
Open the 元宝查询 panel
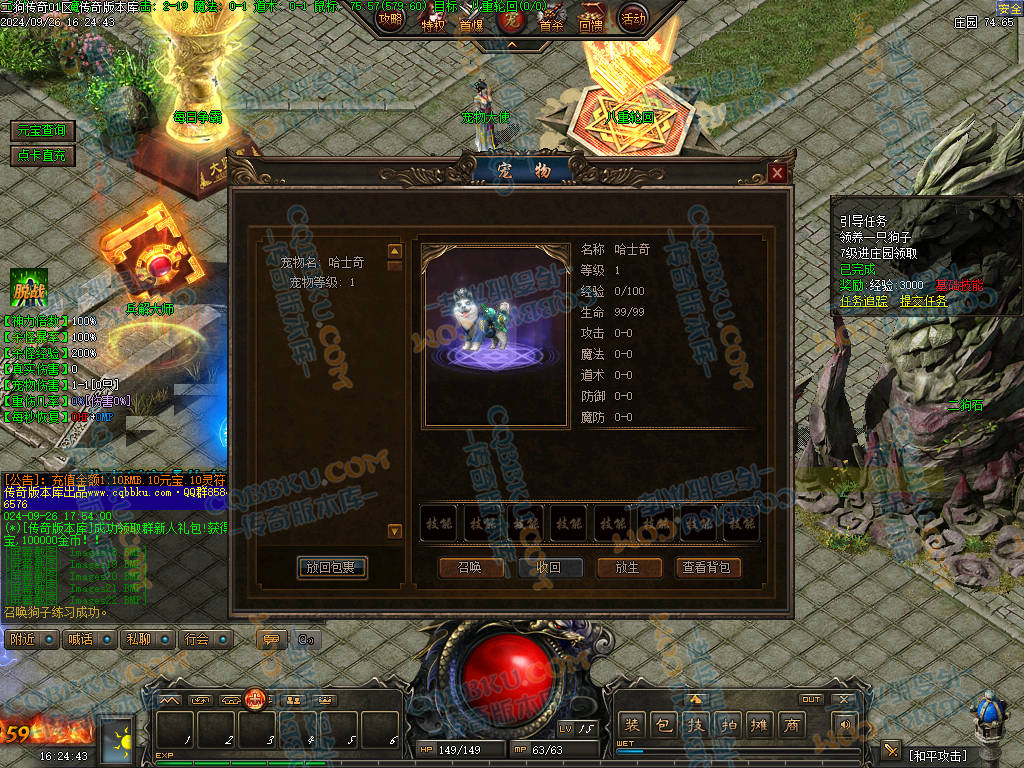[x=43, y=131]
